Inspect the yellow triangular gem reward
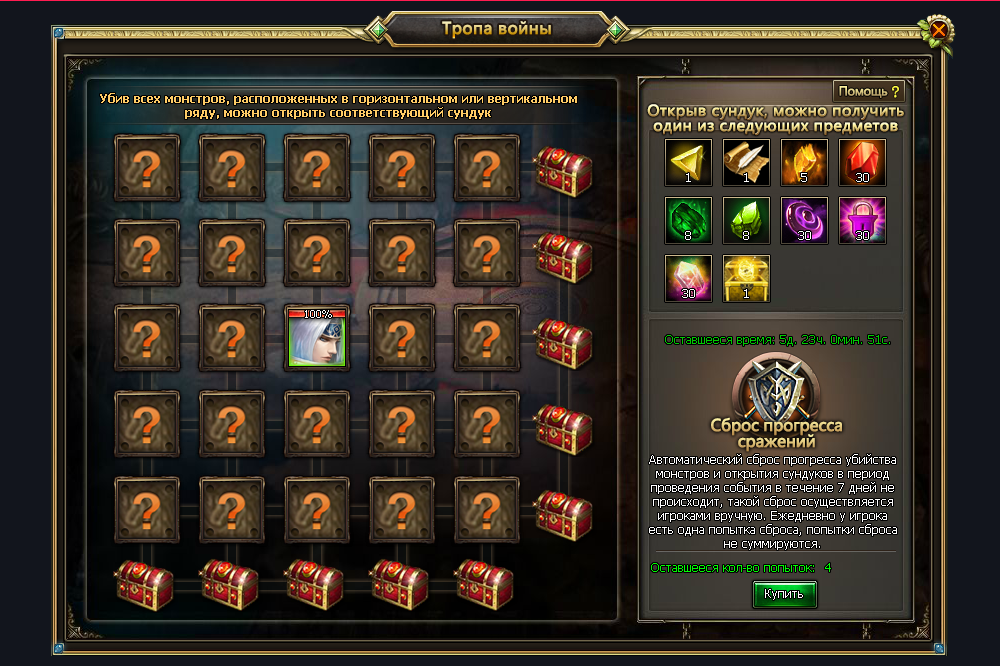Viewport: 1000px width, 666px height. 689,163
